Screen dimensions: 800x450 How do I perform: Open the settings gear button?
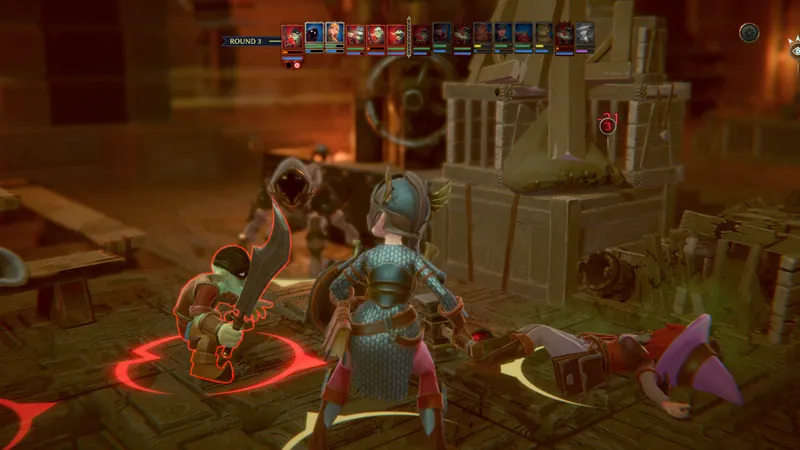749,32
